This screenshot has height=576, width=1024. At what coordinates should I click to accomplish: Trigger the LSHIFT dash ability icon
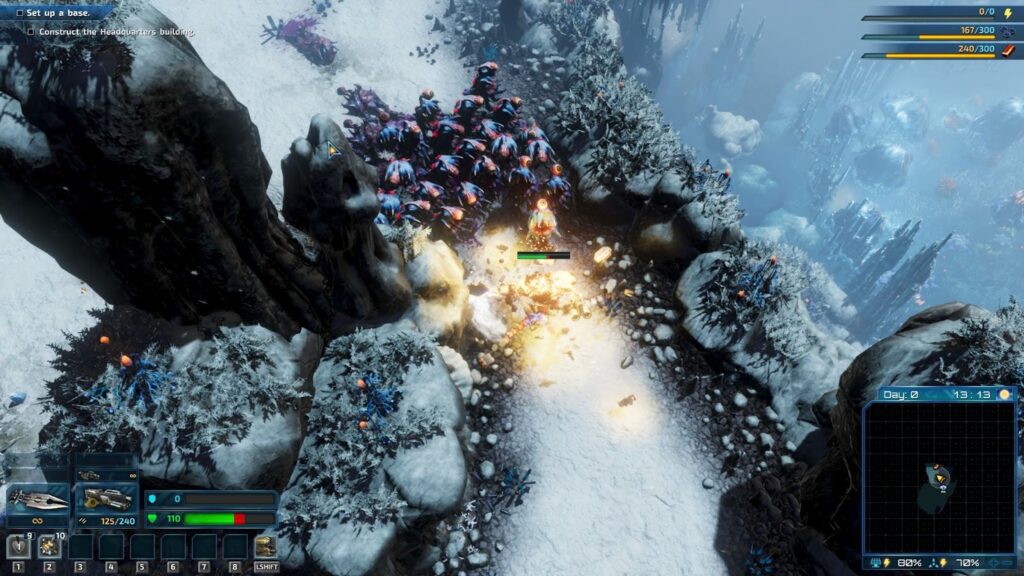tap(266, 546)
